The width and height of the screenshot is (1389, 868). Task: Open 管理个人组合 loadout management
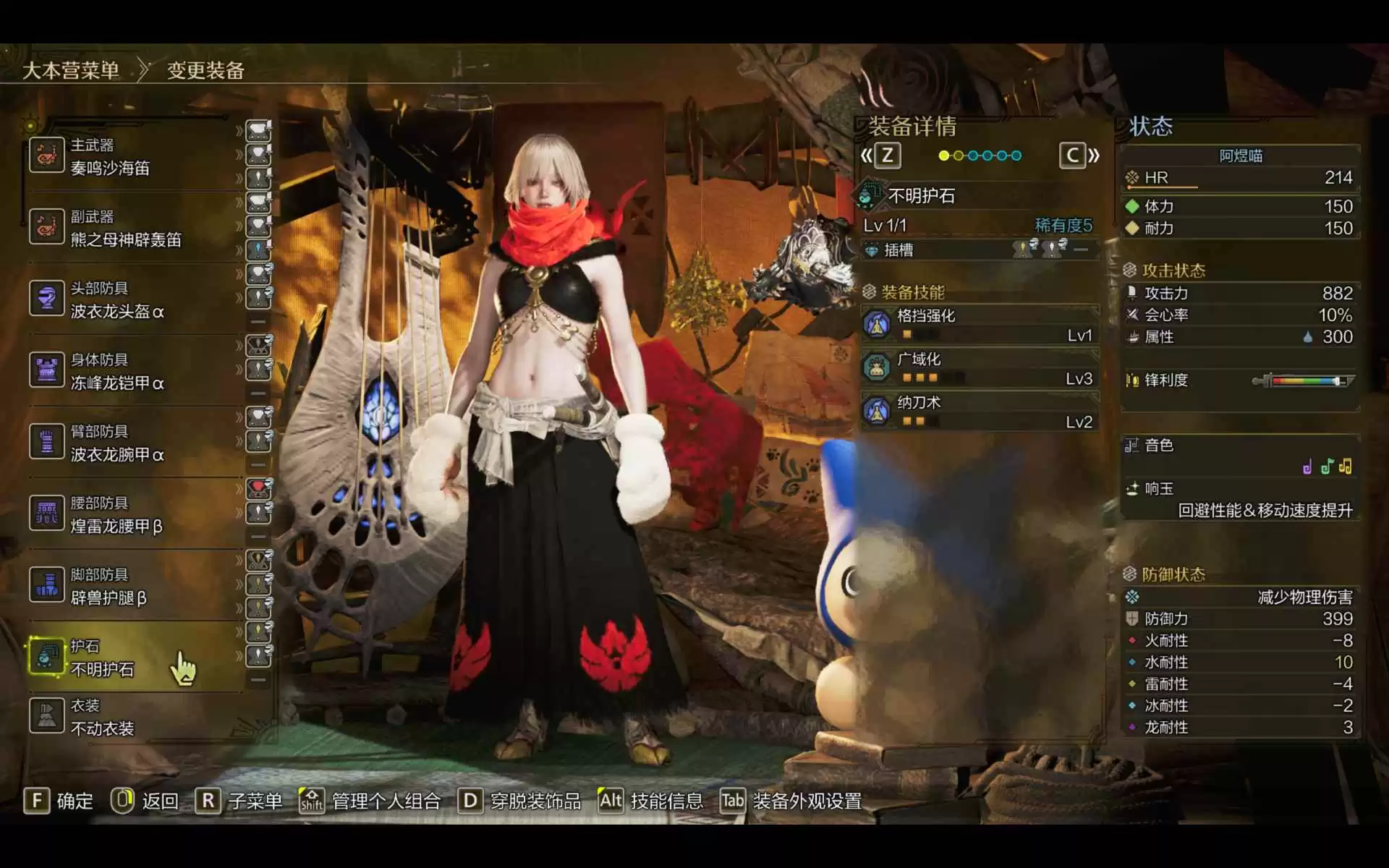pos(370,801)
